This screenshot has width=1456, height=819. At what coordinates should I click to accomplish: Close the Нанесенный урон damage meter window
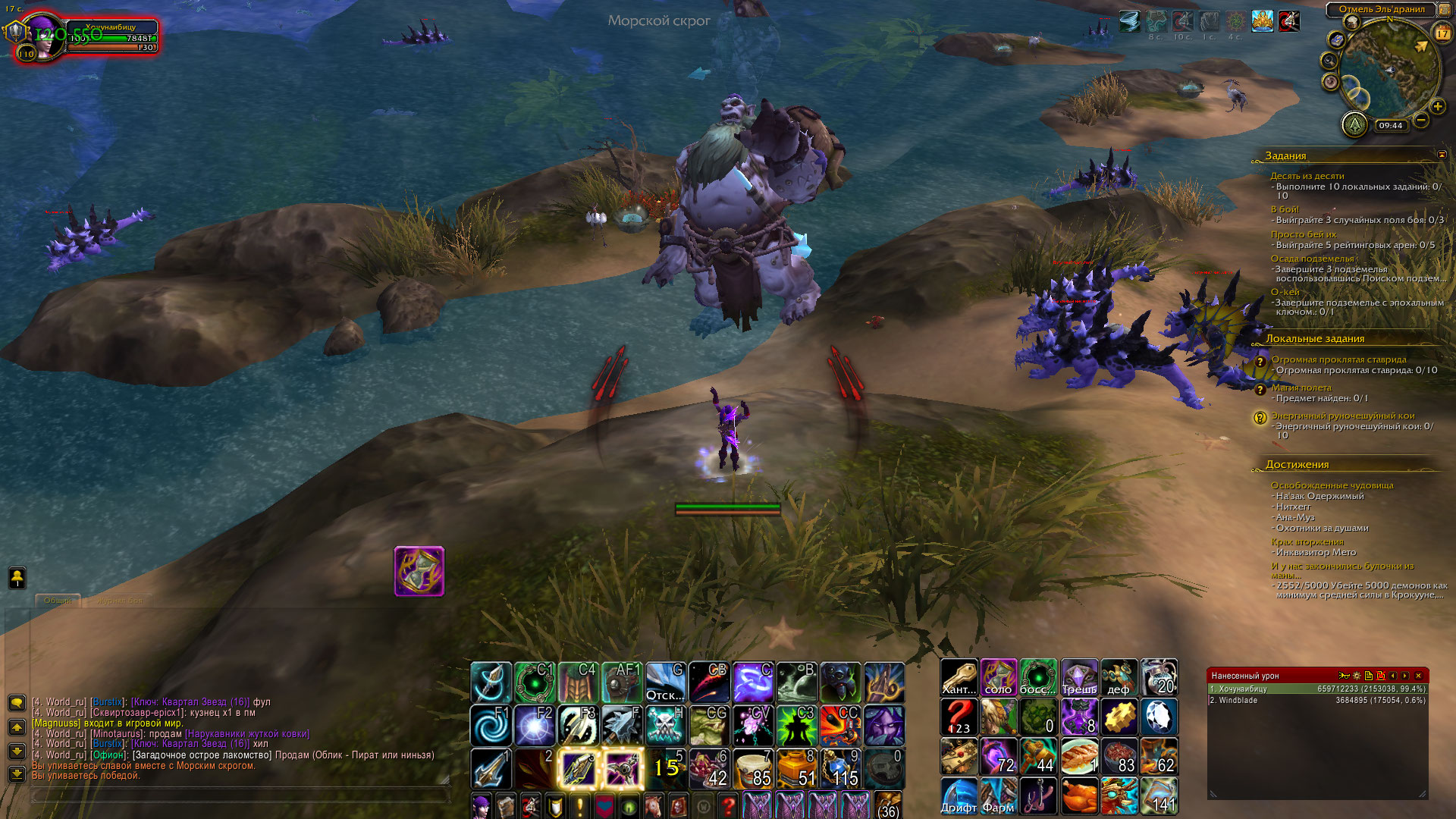(1418, 676)
